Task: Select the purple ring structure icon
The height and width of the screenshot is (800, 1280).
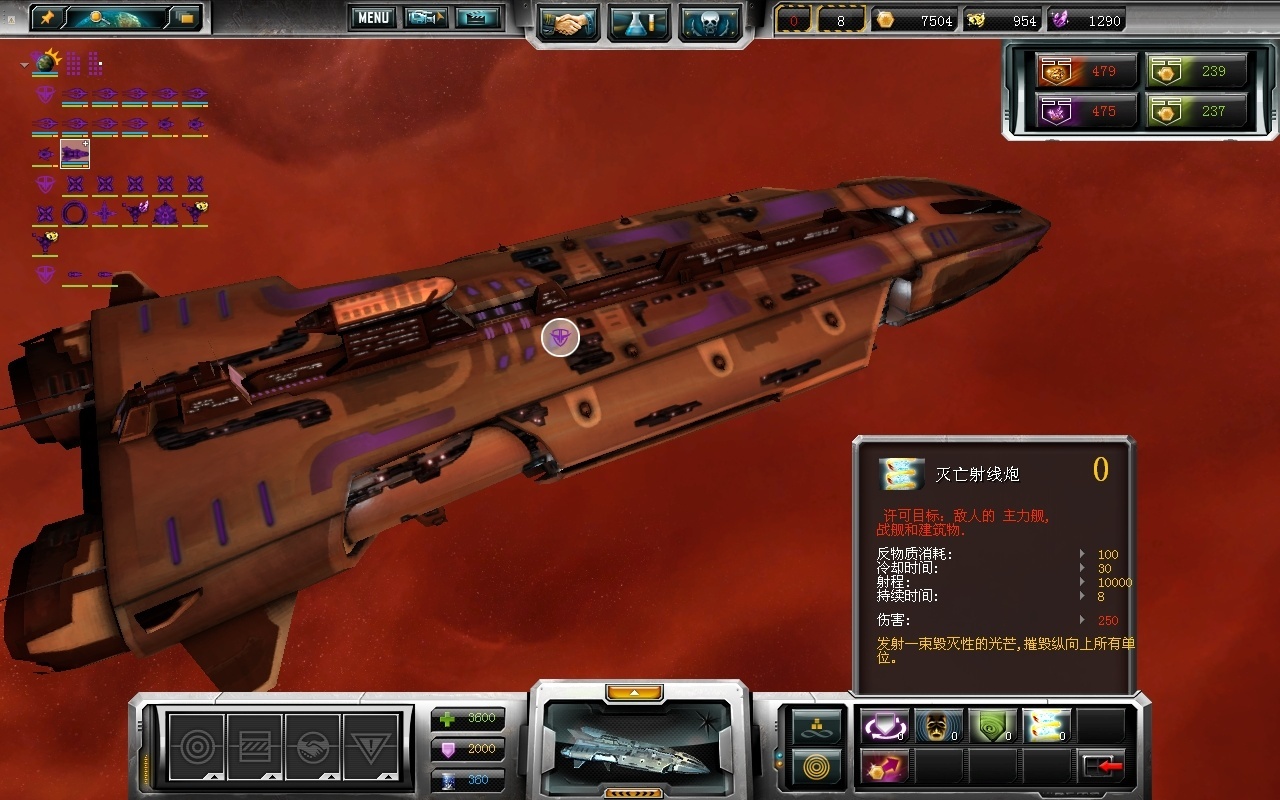Action: (75, 213)
